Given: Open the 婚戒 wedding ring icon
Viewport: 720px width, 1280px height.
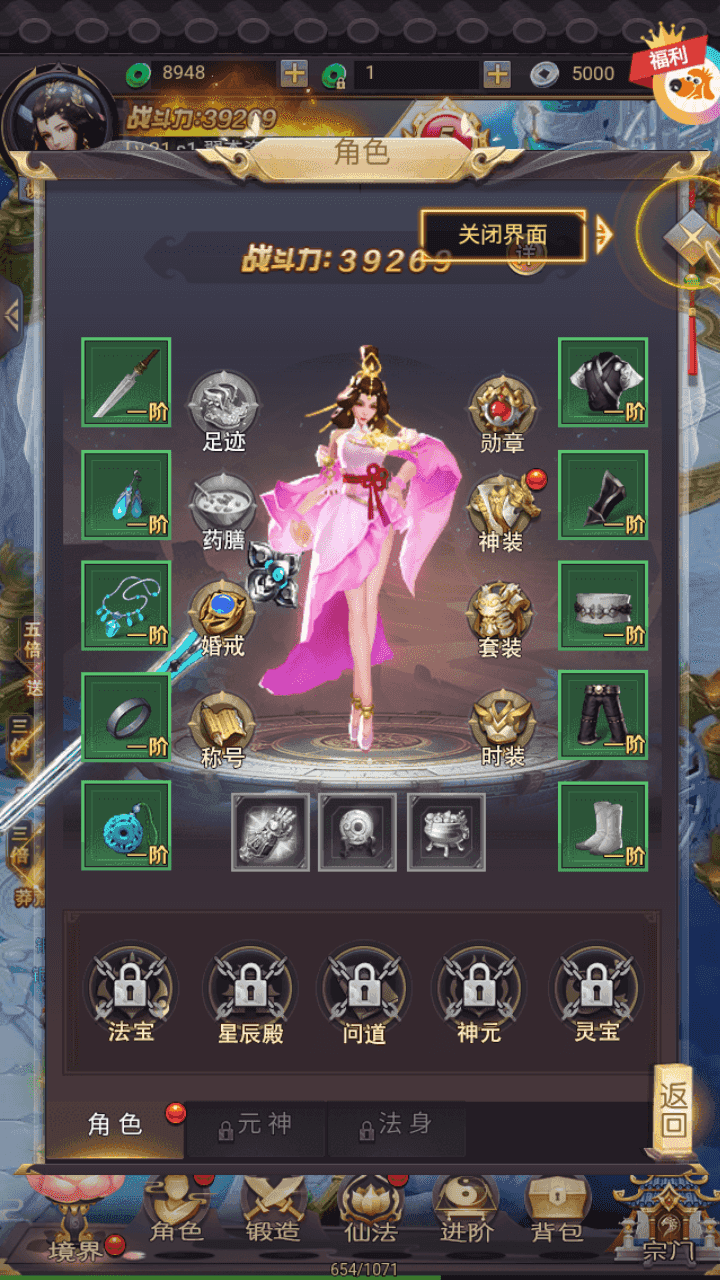Looking at the screenshot, I should (x=223, y=615).
